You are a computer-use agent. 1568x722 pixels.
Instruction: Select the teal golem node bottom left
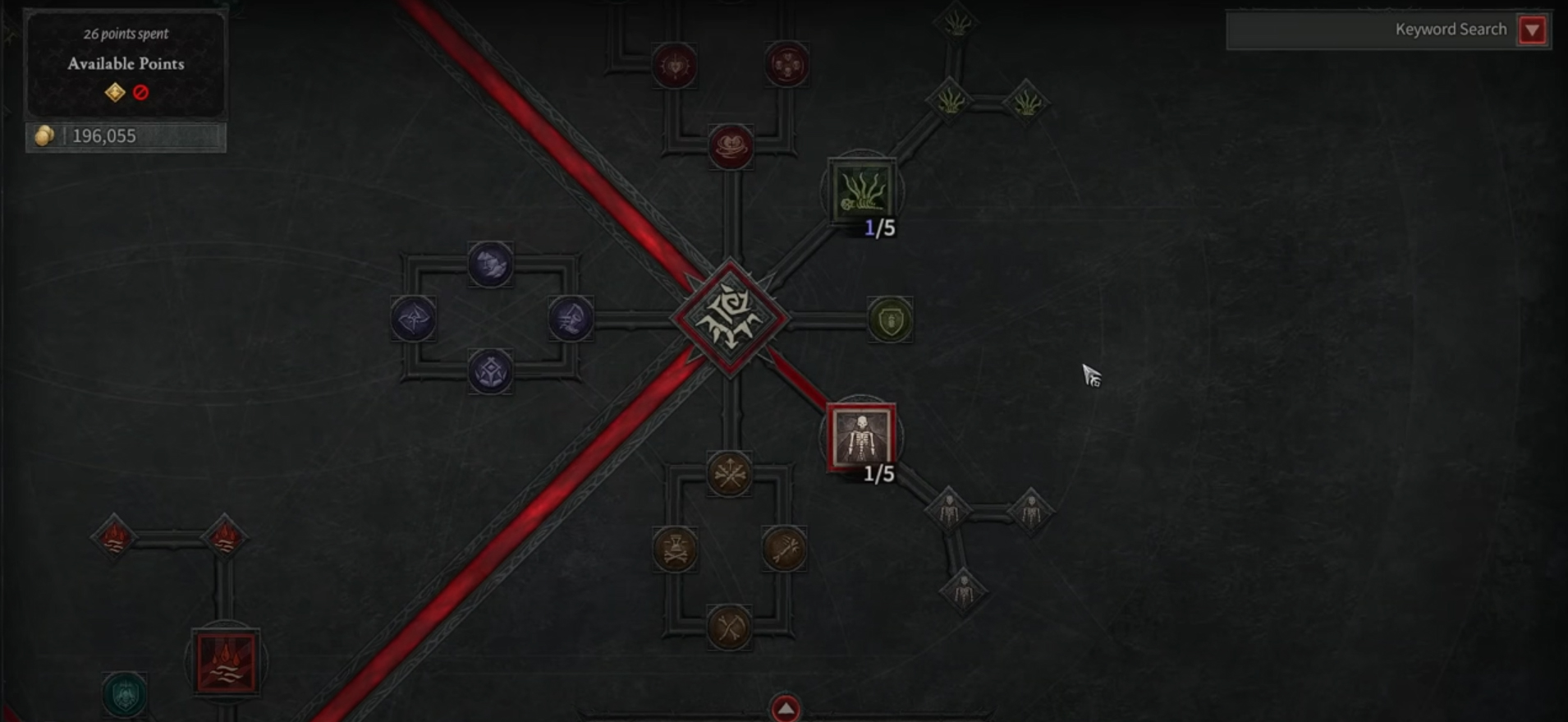coord(125,695)
